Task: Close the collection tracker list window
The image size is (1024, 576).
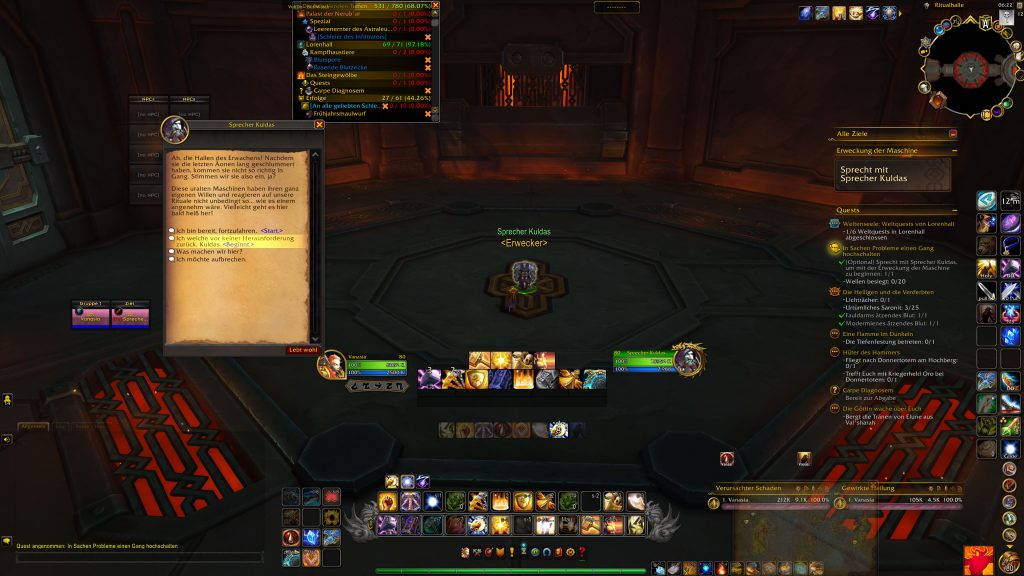Action: pyautogui.click(x=435, y=5)
